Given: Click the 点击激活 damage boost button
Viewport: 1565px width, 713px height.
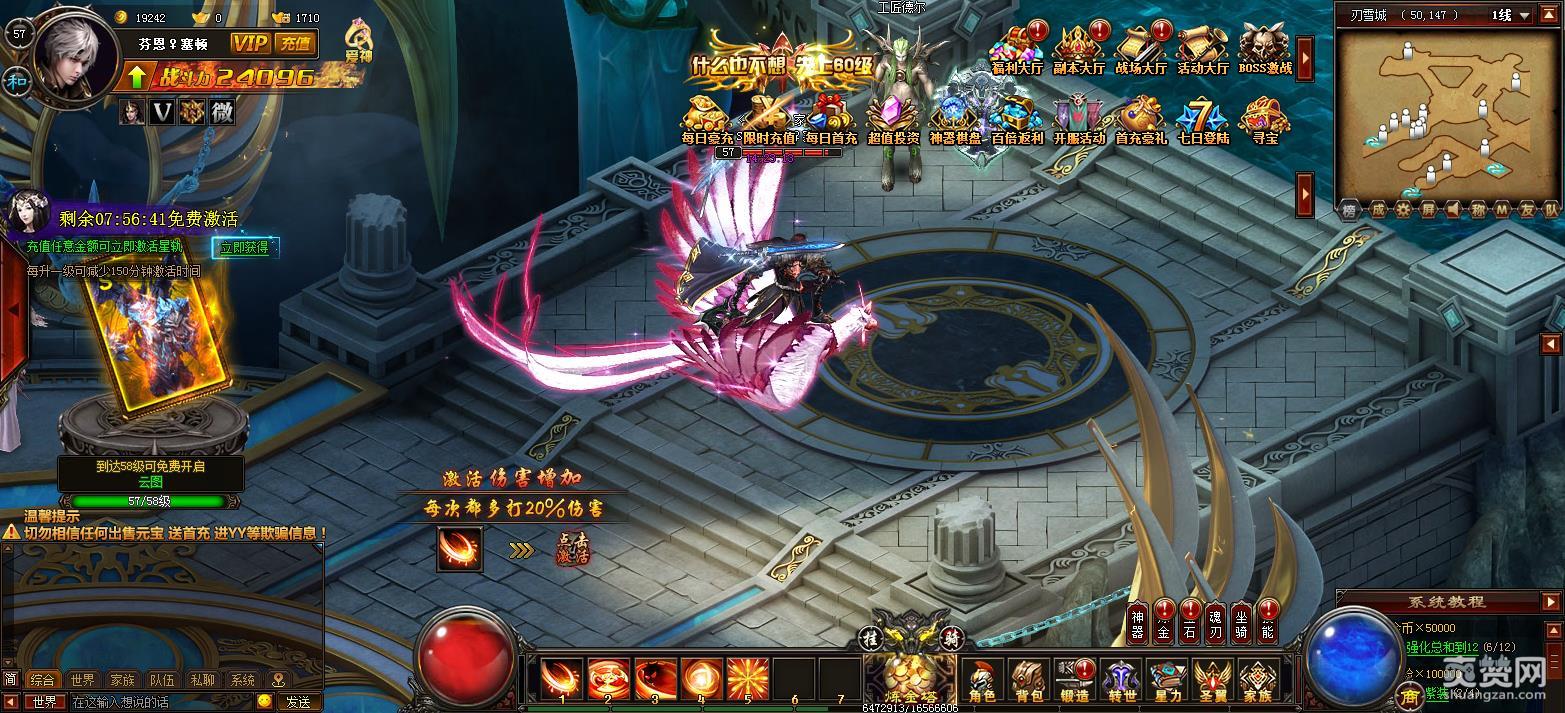Looking at the screenshot, I should tap(574, 549).
